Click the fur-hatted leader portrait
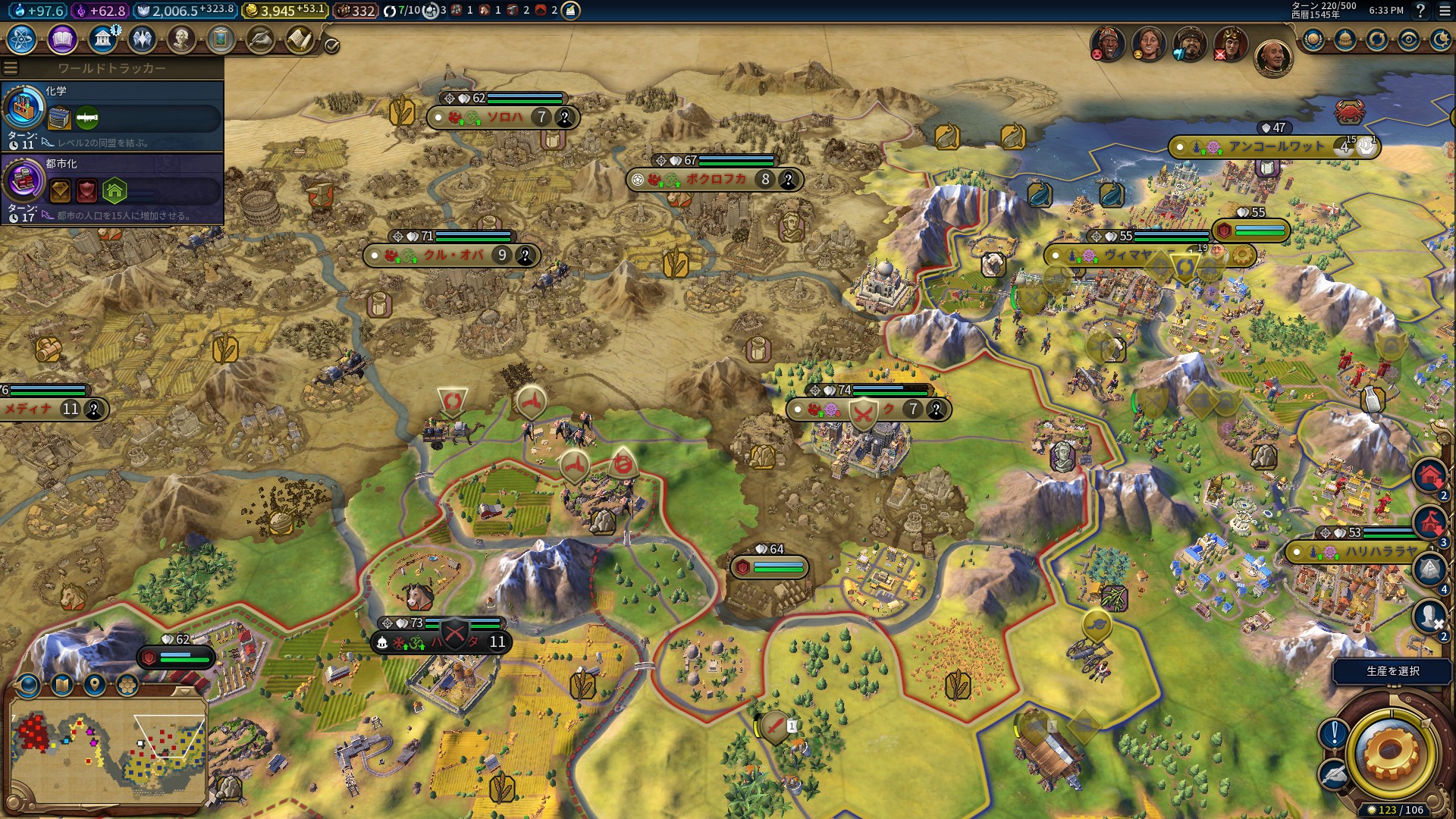Screen dimensions: 1456x819 click(1189, 43)
